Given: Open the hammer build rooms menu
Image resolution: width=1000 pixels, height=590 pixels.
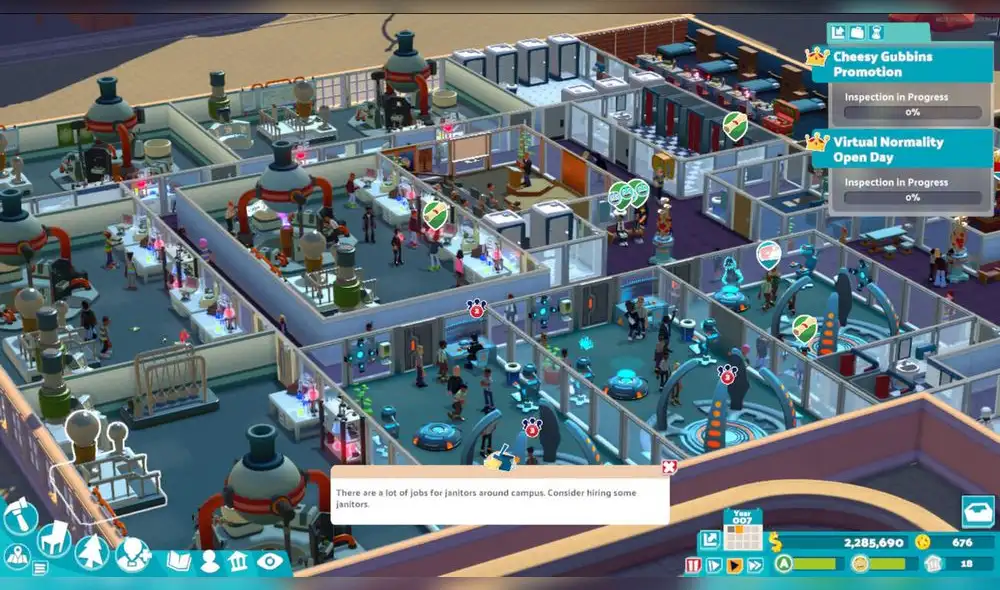Looking at the screenshot, I should [19, 516].
